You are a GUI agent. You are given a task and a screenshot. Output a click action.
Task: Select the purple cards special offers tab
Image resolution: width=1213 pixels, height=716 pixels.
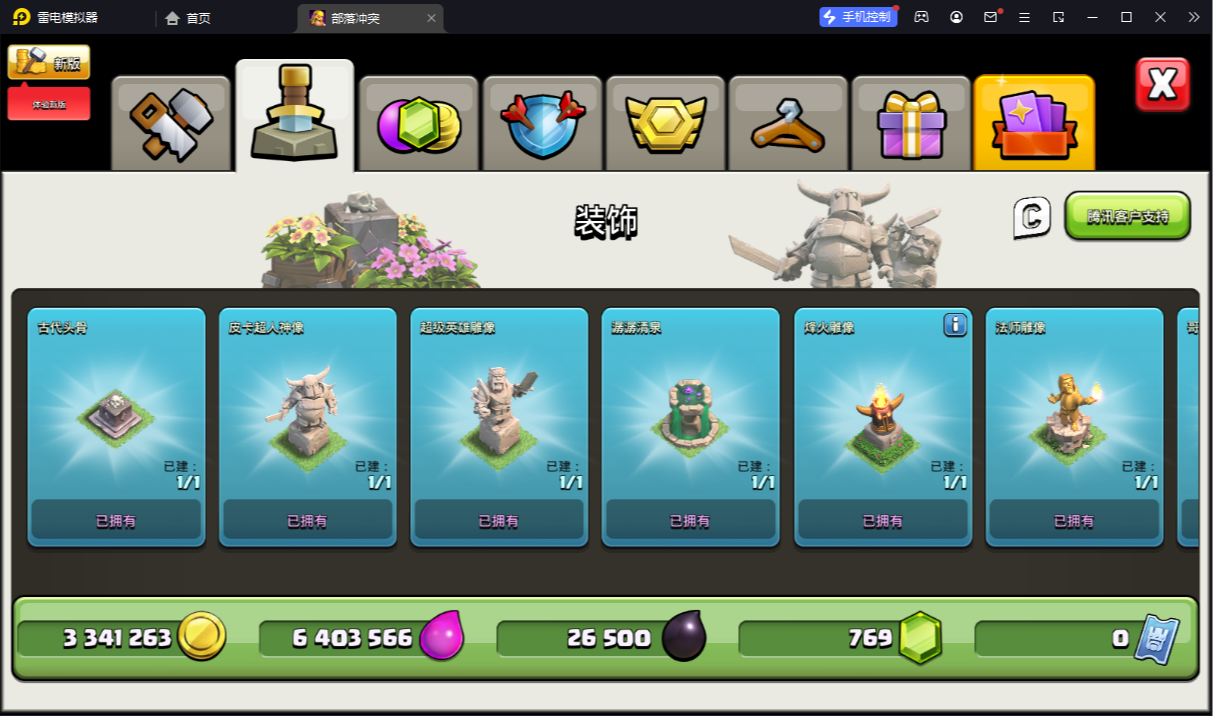point(1034,124)
